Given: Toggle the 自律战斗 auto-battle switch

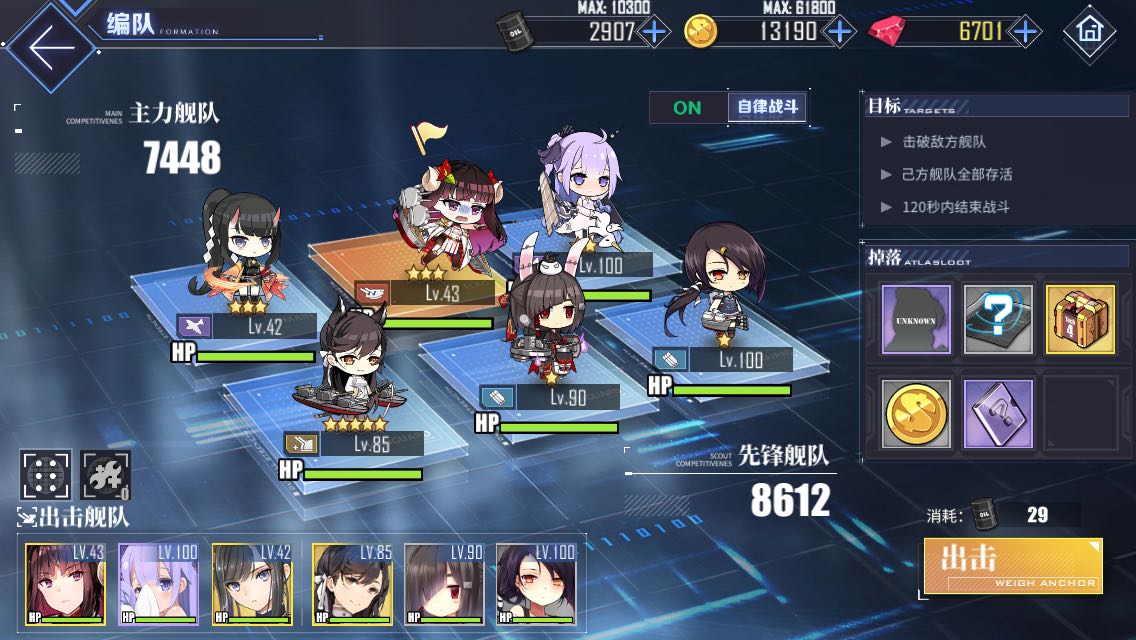Looking at the screenshot, I should click(727, 107).
